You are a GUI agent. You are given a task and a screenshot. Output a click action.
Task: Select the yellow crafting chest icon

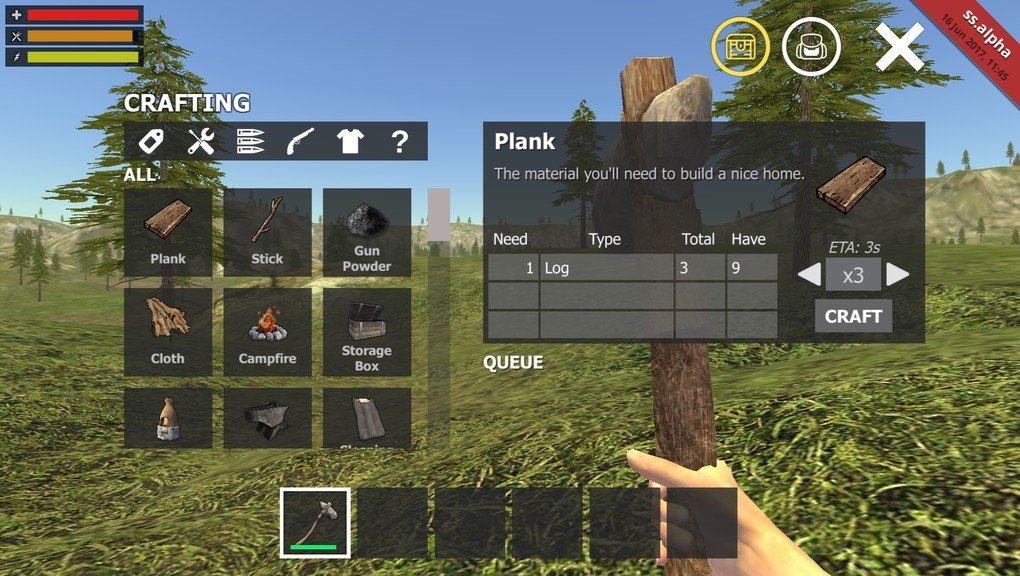740,46
